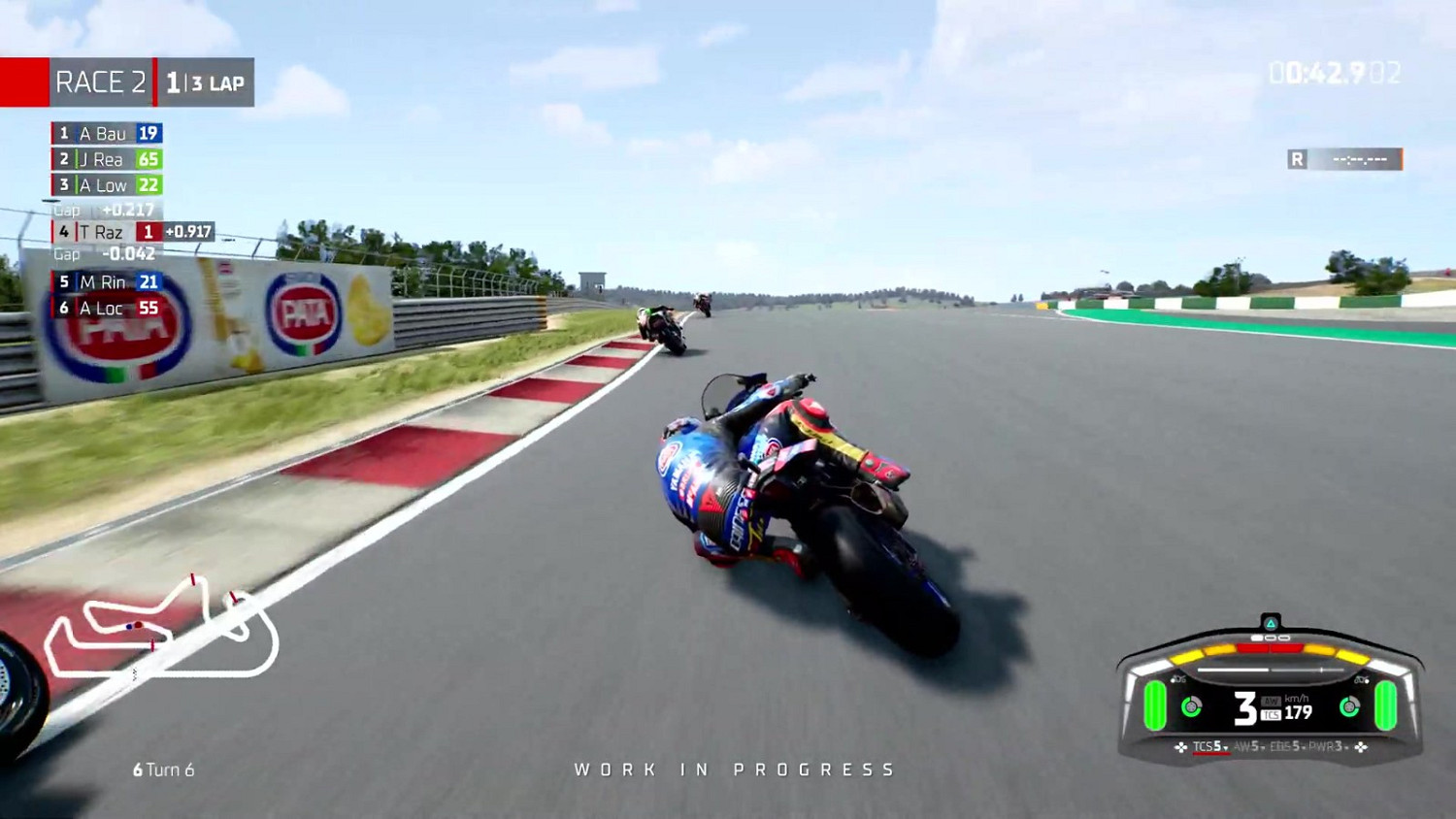Toggle the TCS 5 traction control setting
The height and width of the screenshot is (819, 1456).
[1207, 746]
